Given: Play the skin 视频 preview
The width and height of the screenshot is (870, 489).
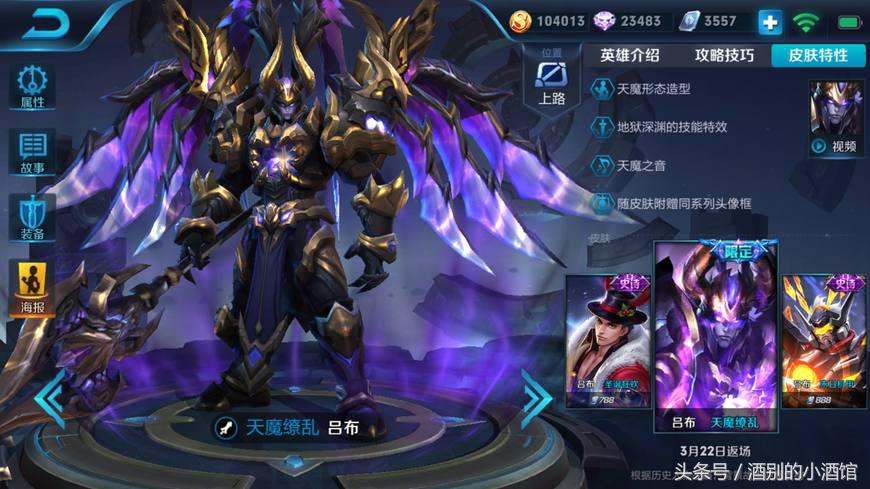Looking at the screenshot, I should [836, 119].
